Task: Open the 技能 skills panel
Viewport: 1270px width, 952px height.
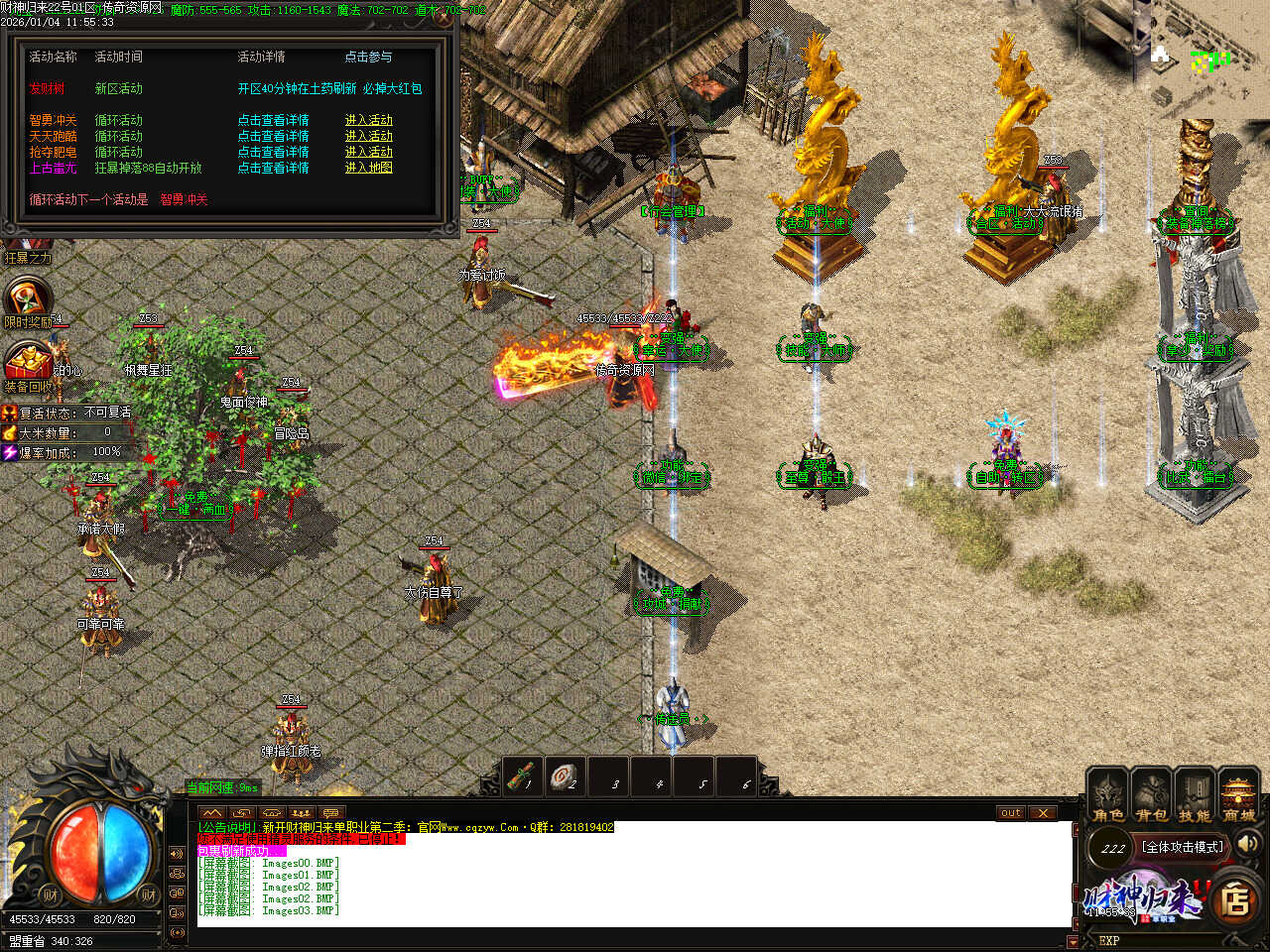Action: click(x=1195, y=795)
